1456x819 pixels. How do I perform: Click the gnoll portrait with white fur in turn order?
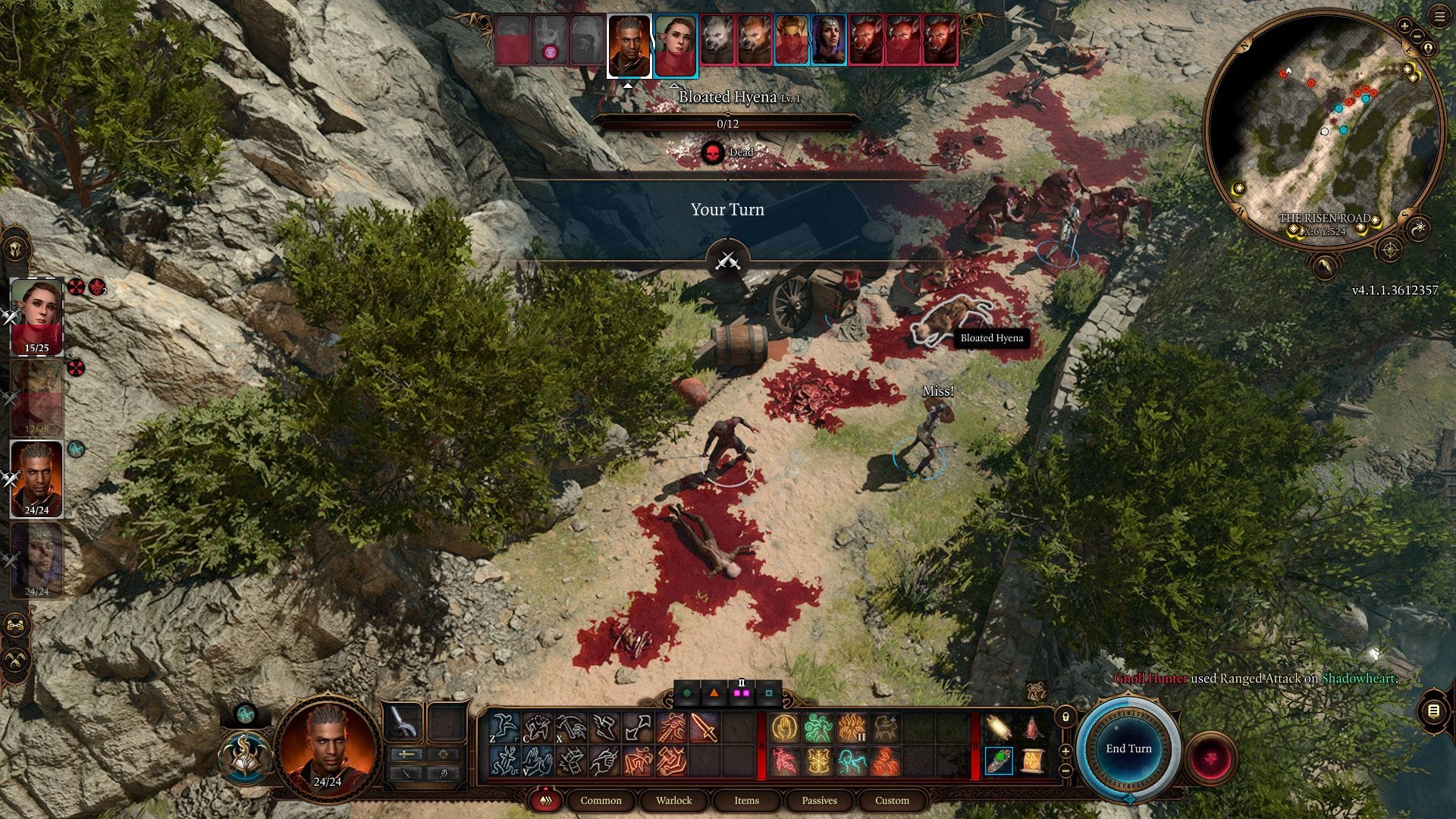(717, 39)
